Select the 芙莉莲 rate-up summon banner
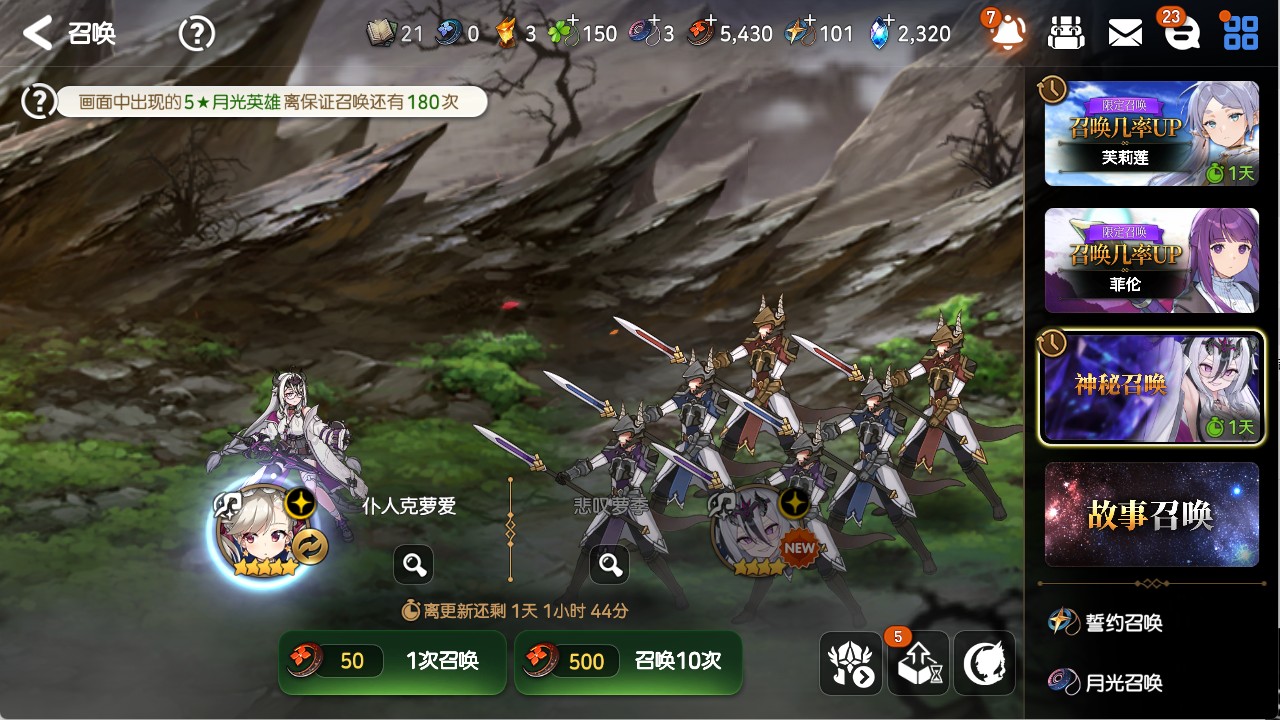1280x720 pixels. pos(1151,134)
